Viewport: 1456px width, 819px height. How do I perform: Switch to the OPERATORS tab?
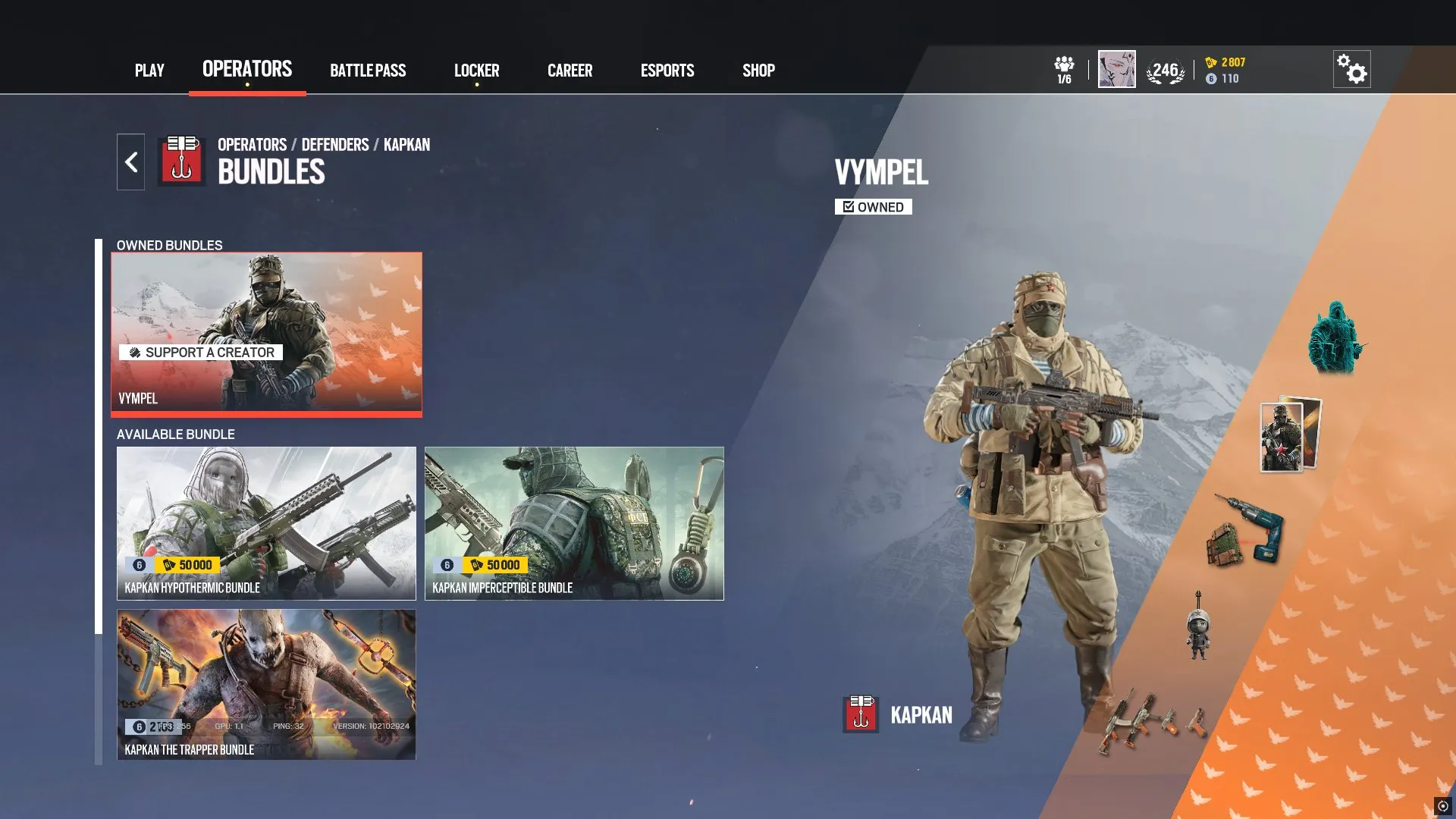[x=246, y=70]
